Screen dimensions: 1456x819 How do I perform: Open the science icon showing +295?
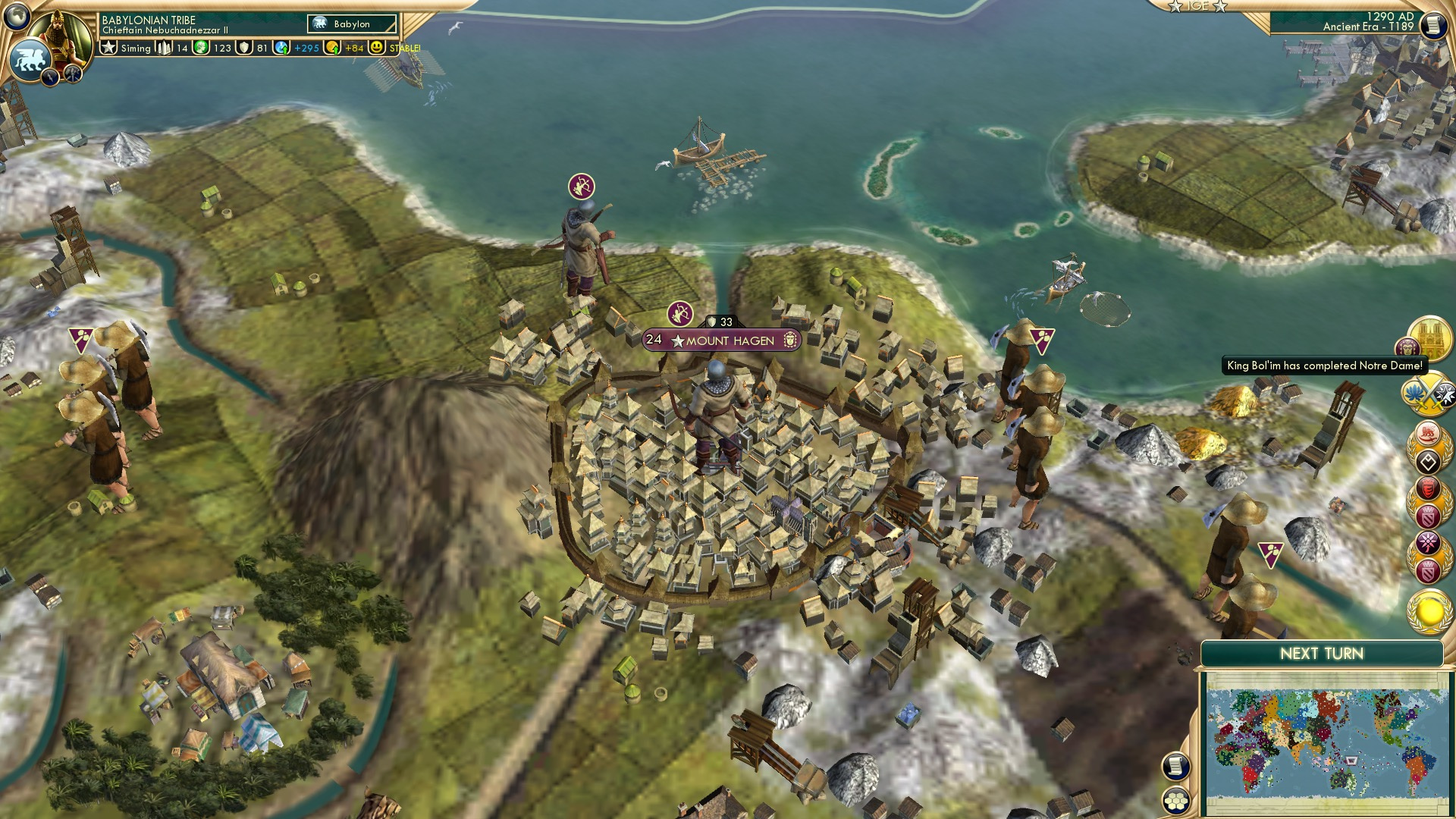[x=281, y=47]
